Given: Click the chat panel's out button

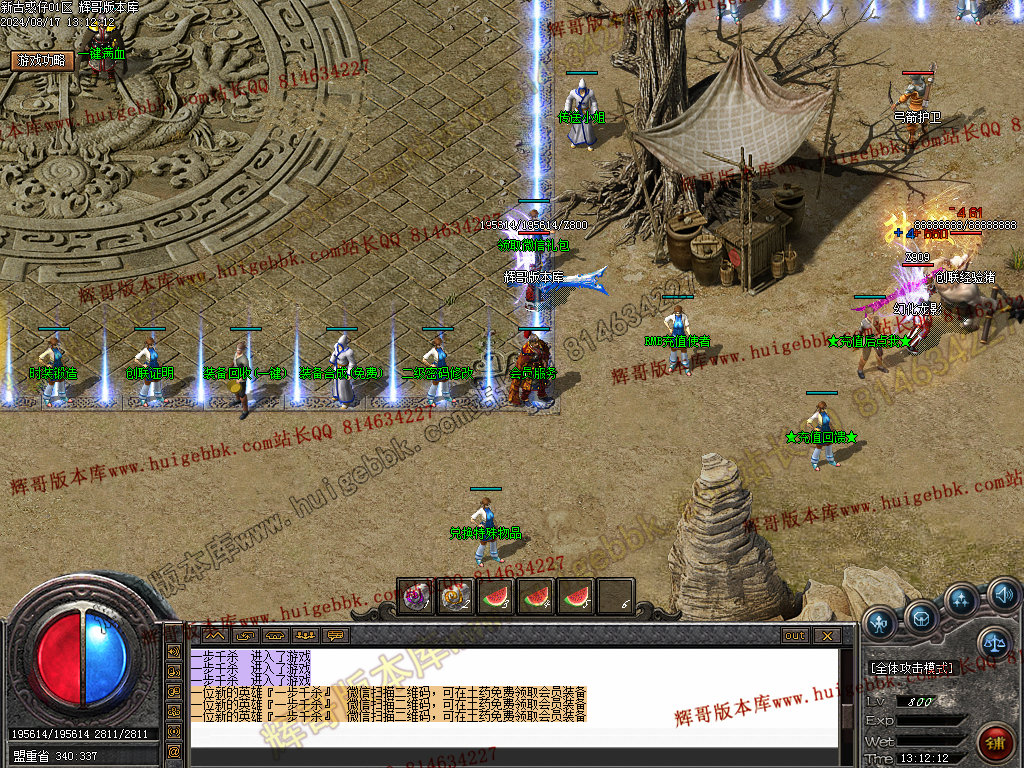Looking at the screenshot, I should [795, 635].
